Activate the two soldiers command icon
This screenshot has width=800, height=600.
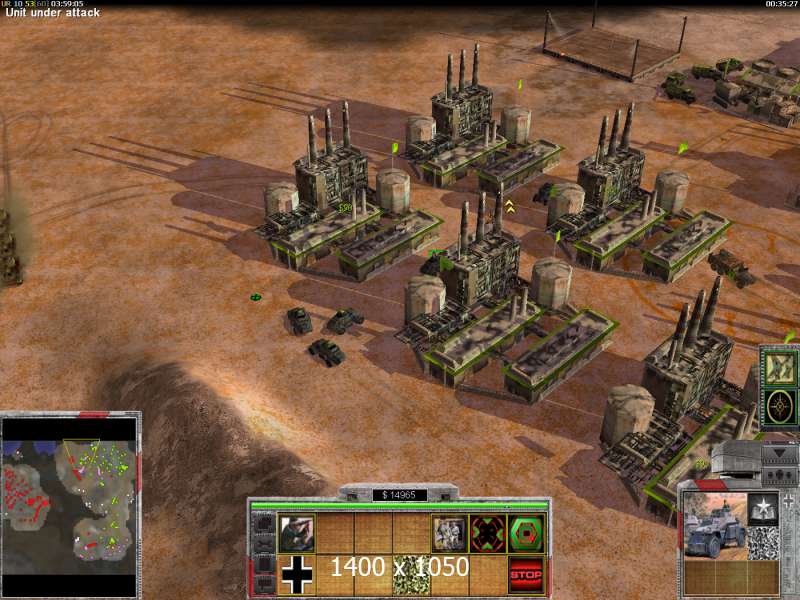point(448,533)
